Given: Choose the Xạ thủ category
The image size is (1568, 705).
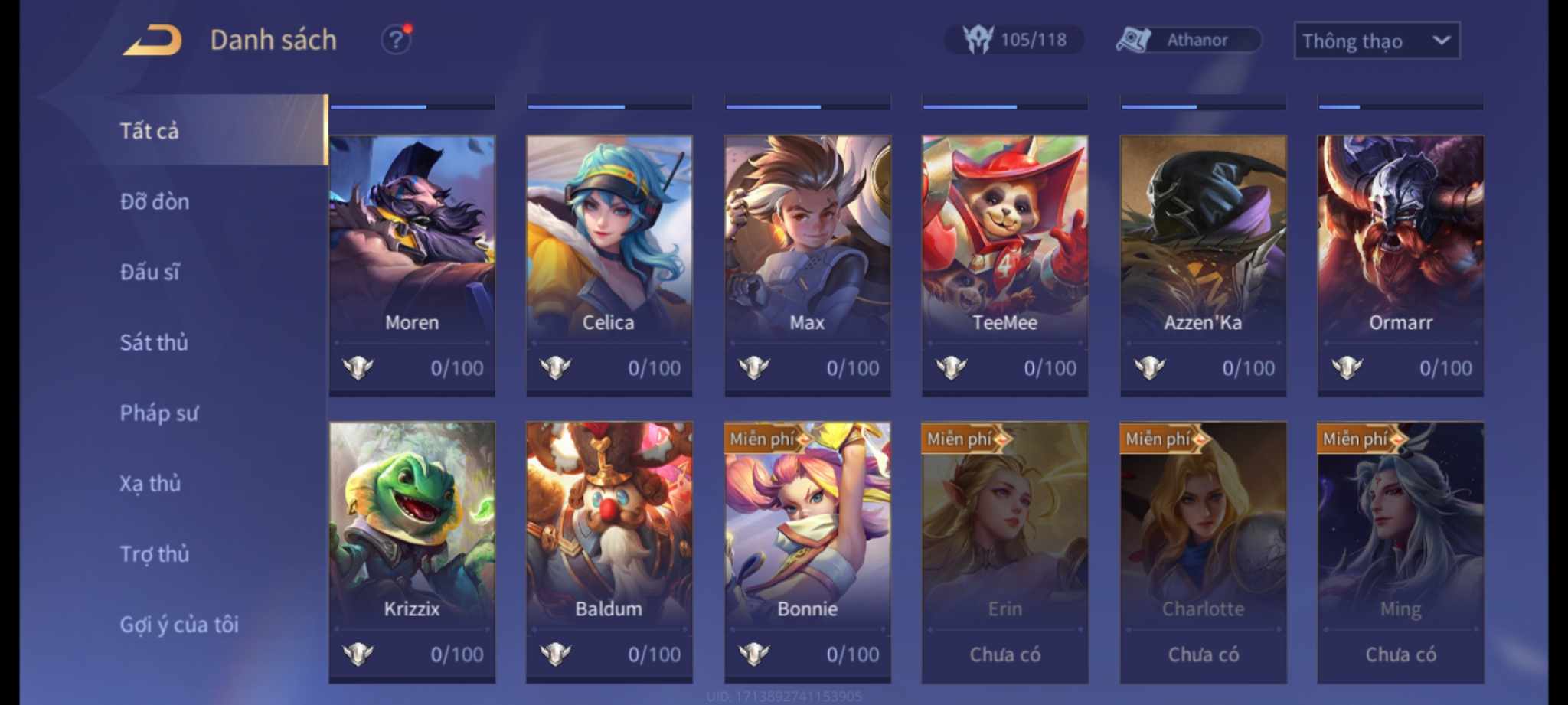Looking at the screenshot, I should pos(150,484).
